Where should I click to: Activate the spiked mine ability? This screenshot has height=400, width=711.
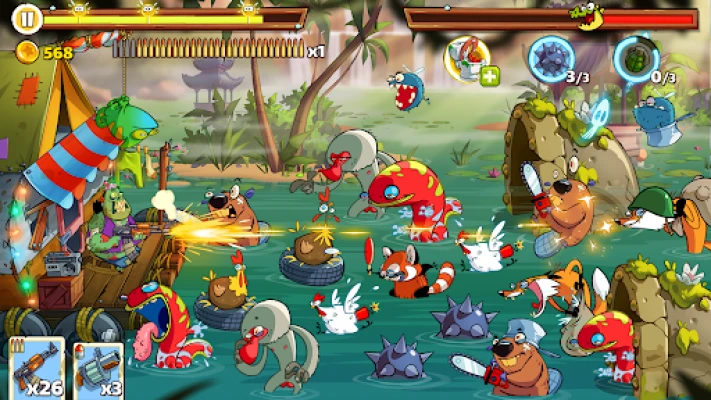(550, 55)
